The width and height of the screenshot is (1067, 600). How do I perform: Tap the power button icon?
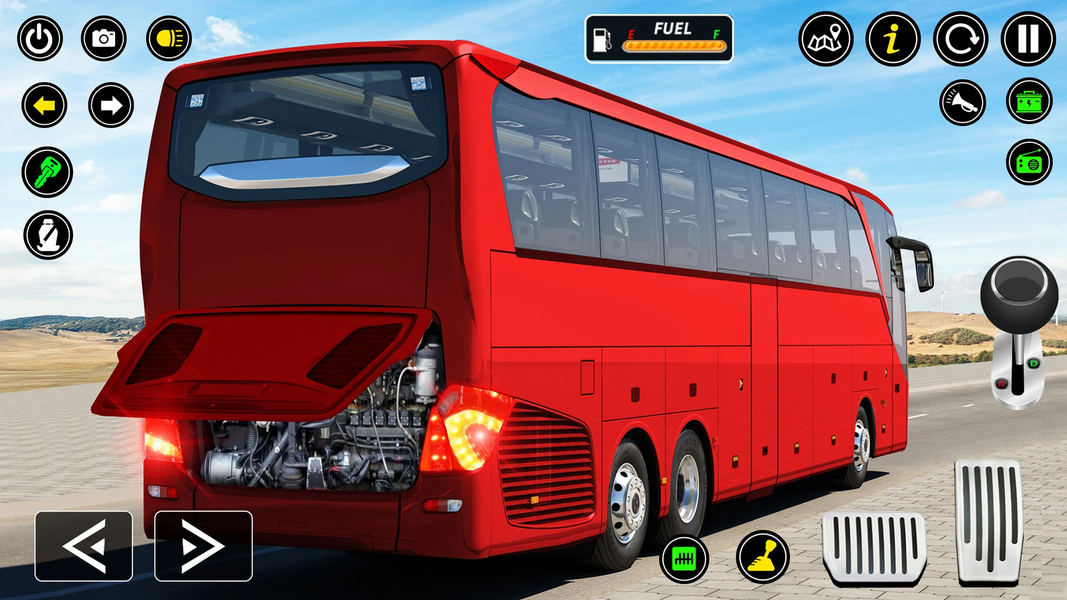pos(40,39)
